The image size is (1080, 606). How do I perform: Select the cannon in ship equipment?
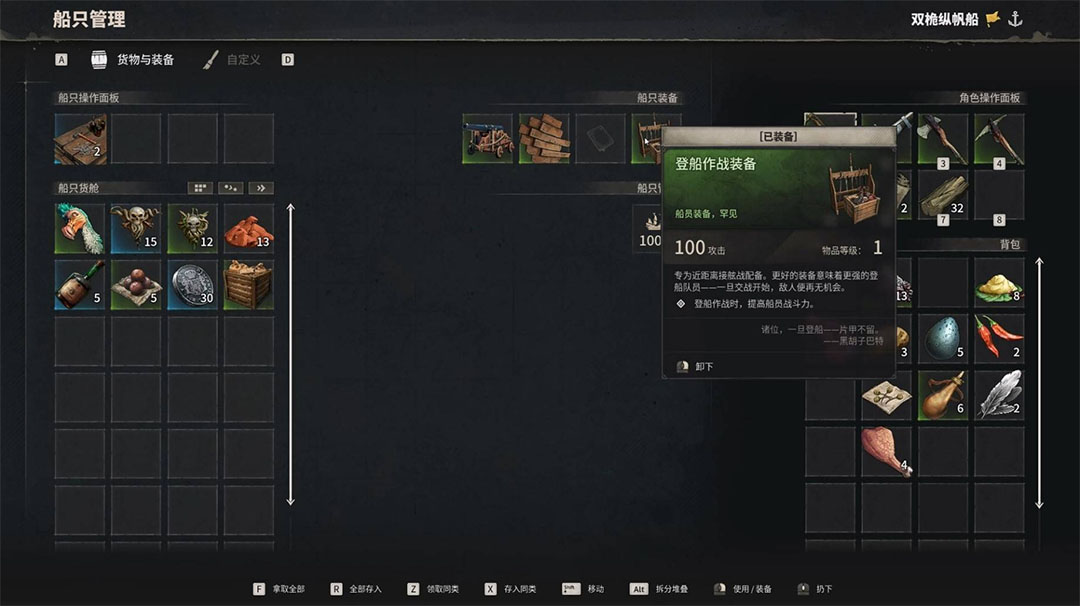(488, 139)
